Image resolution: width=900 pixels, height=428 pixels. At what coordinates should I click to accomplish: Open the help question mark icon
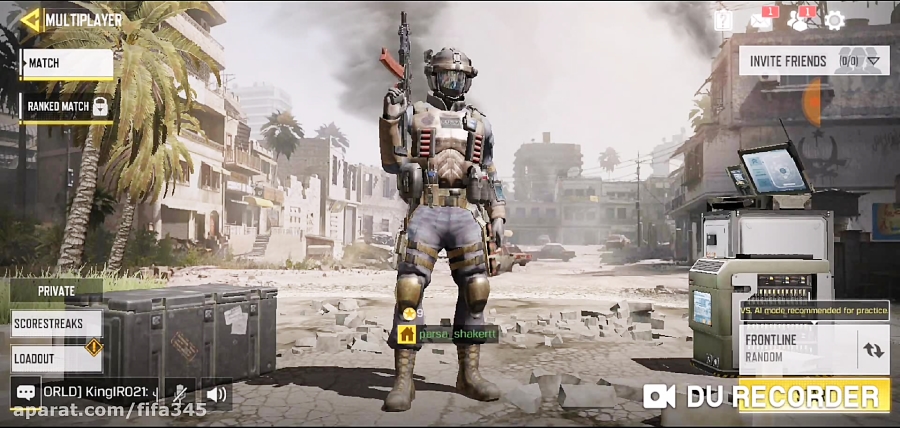[x=723, y=20]
